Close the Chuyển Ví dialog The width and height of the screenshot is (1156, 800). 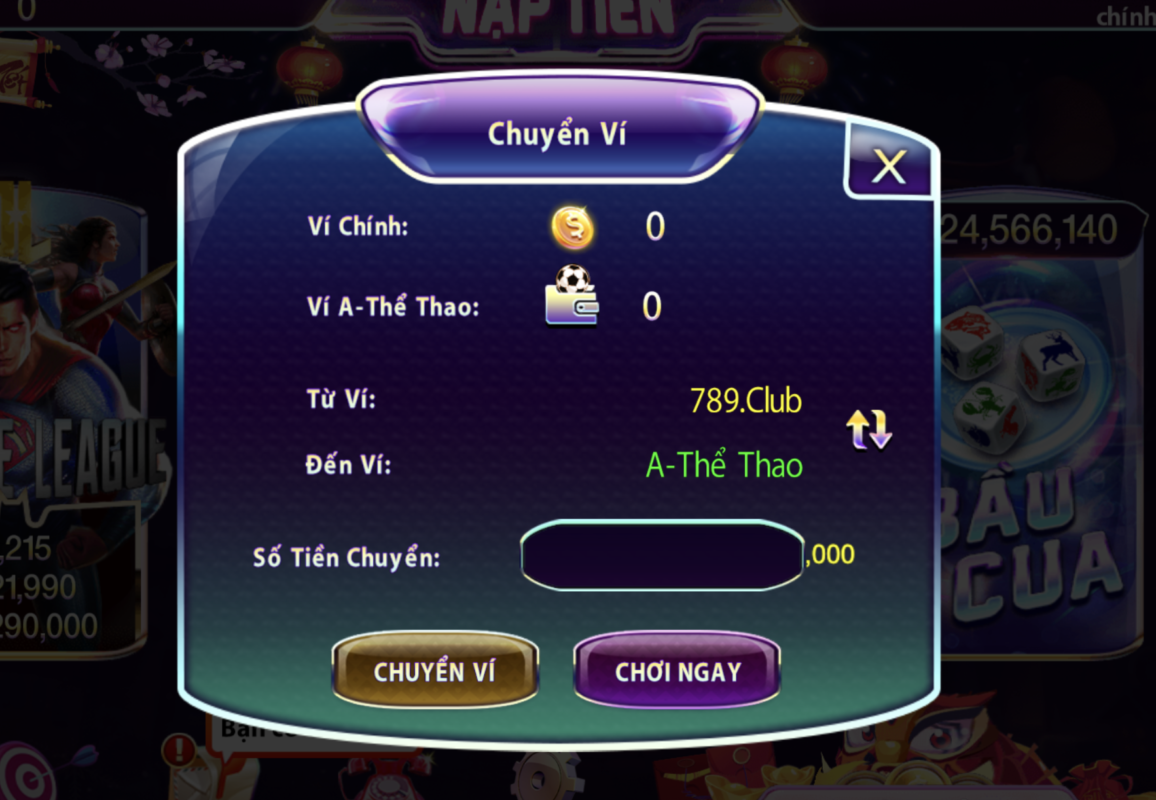point(888,167)
